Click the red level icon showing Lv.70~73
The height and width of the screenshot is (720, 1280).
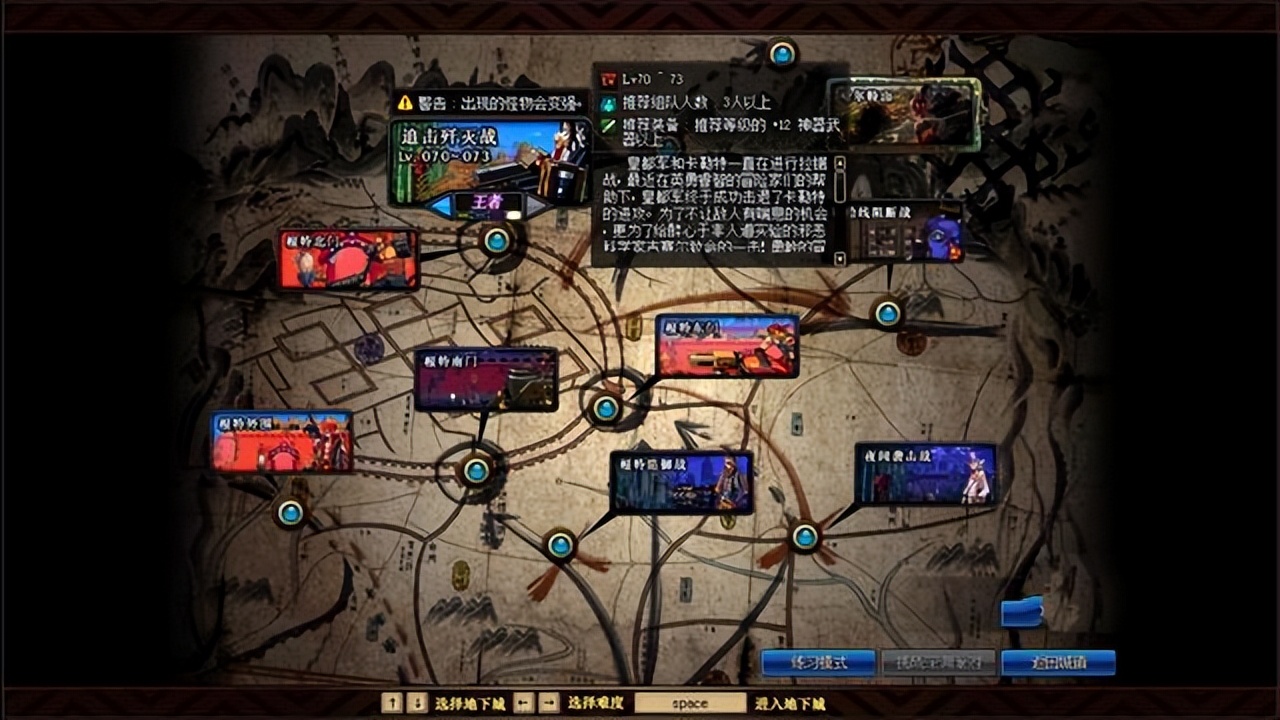point(607,78)
